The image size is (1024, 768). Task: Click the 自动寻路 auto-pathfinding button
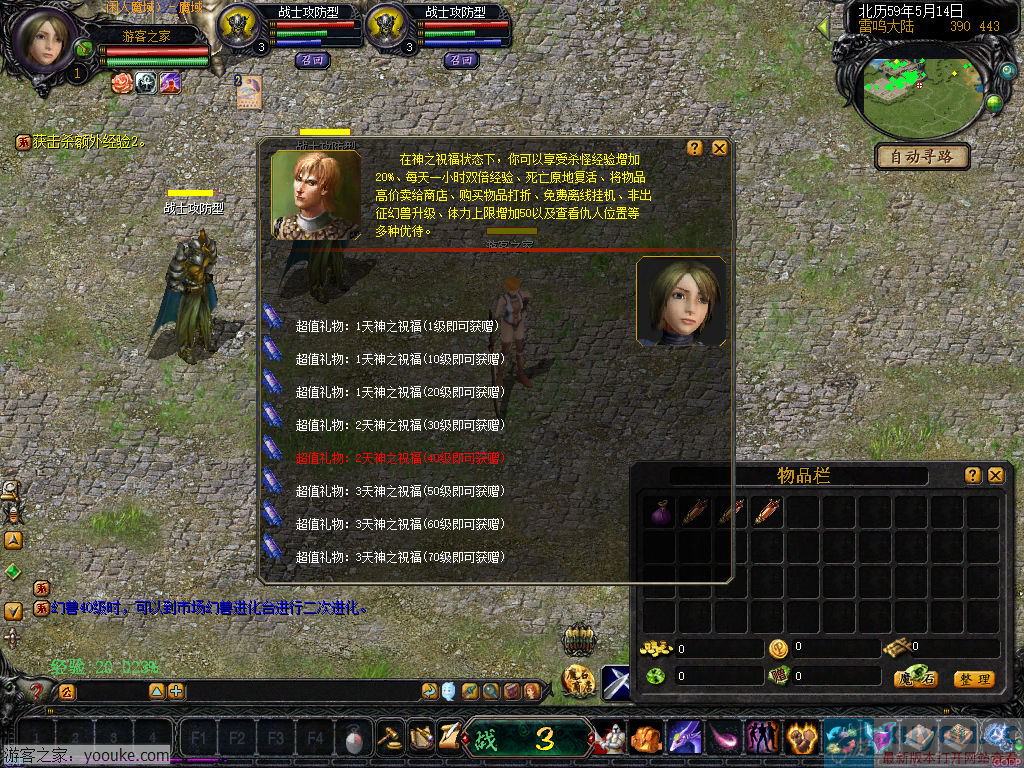pos(922,156)
